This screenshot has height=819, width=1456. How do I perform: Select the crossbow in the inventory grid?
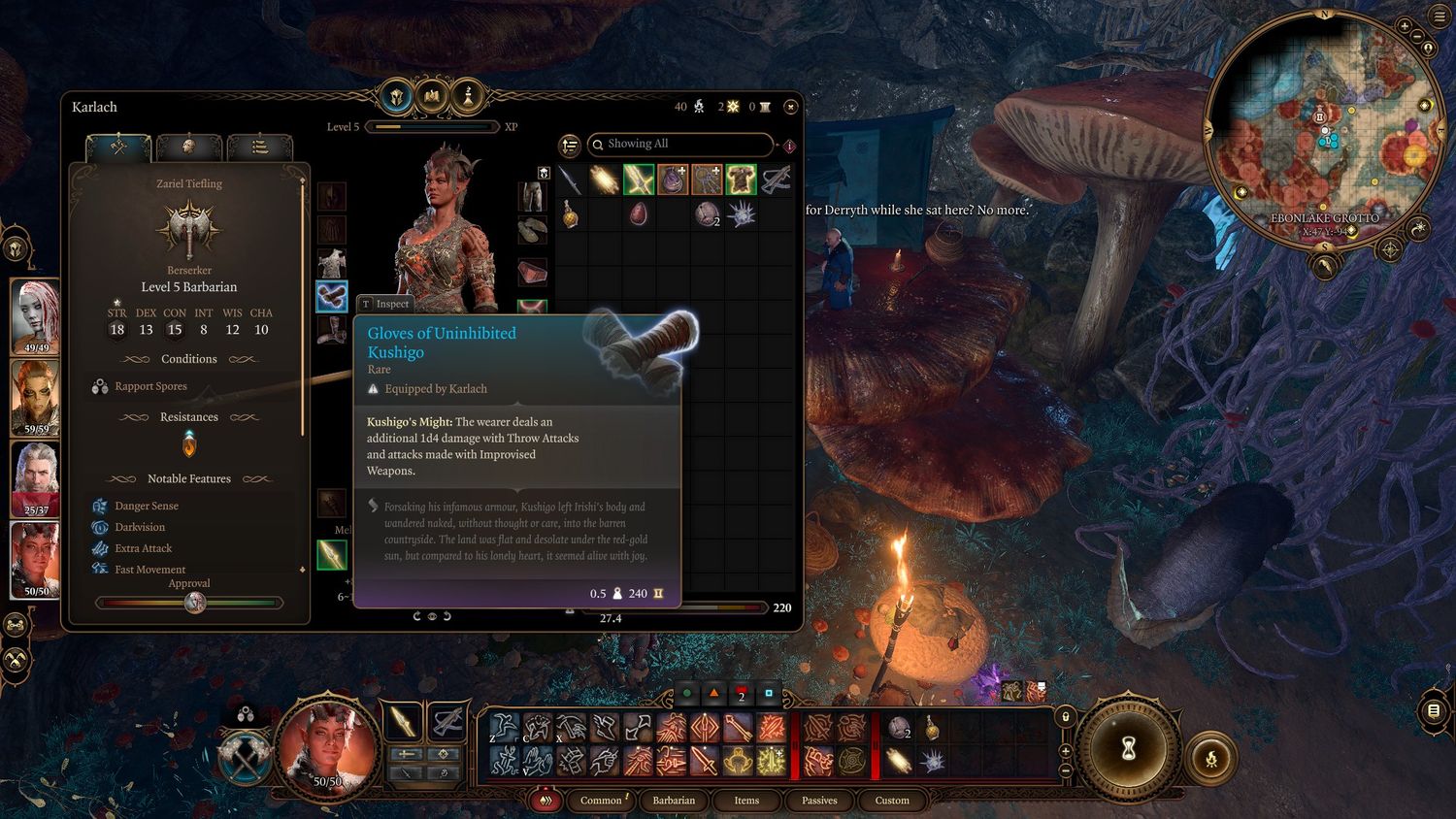[x=775, y=180]
